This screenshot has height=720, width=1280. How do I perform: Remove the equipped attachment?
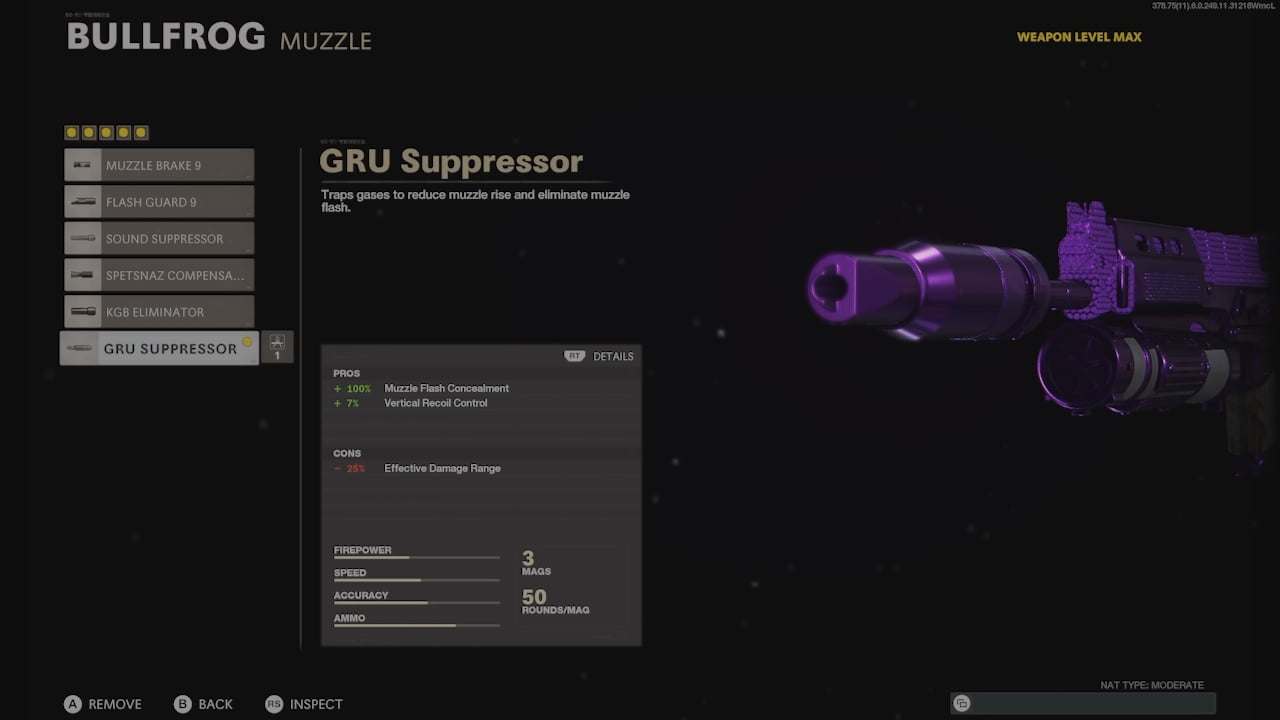[x=103, y=704]
